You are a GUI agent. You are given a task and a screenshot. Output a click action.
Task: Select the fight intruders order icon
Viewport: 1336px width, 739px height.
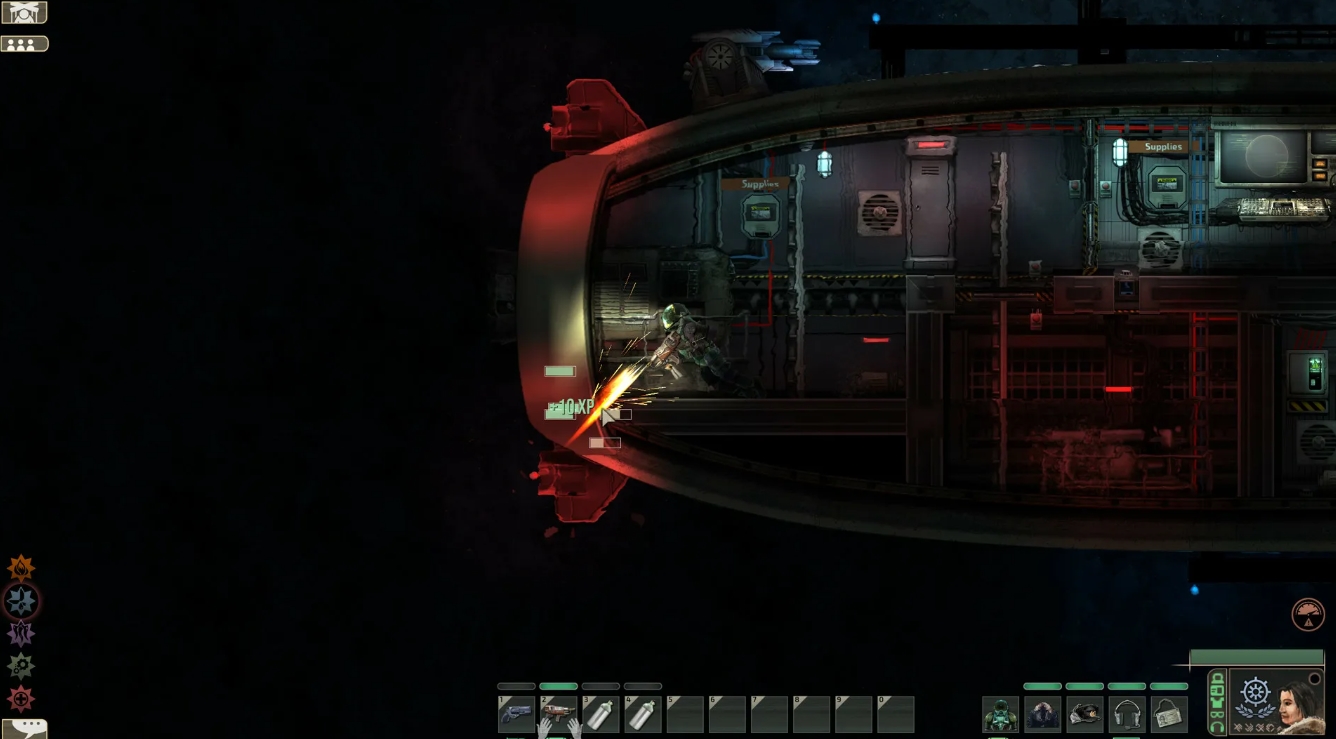20,601
